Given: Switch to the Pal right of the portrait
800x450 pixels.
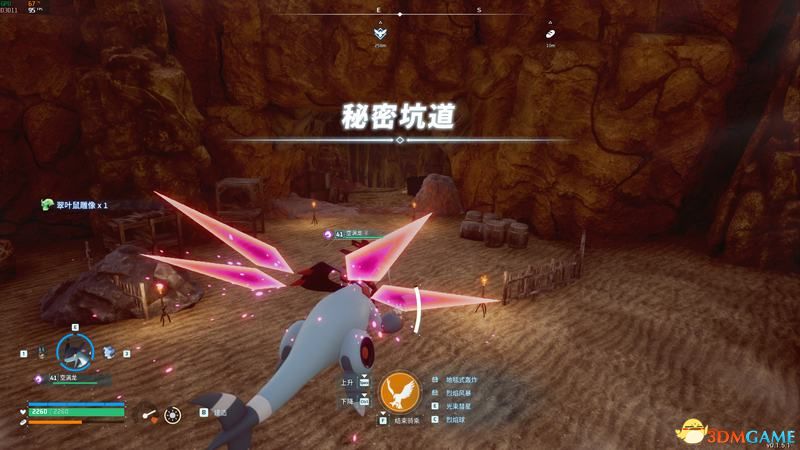Looking at the screenshot, I should click(108, 352).
